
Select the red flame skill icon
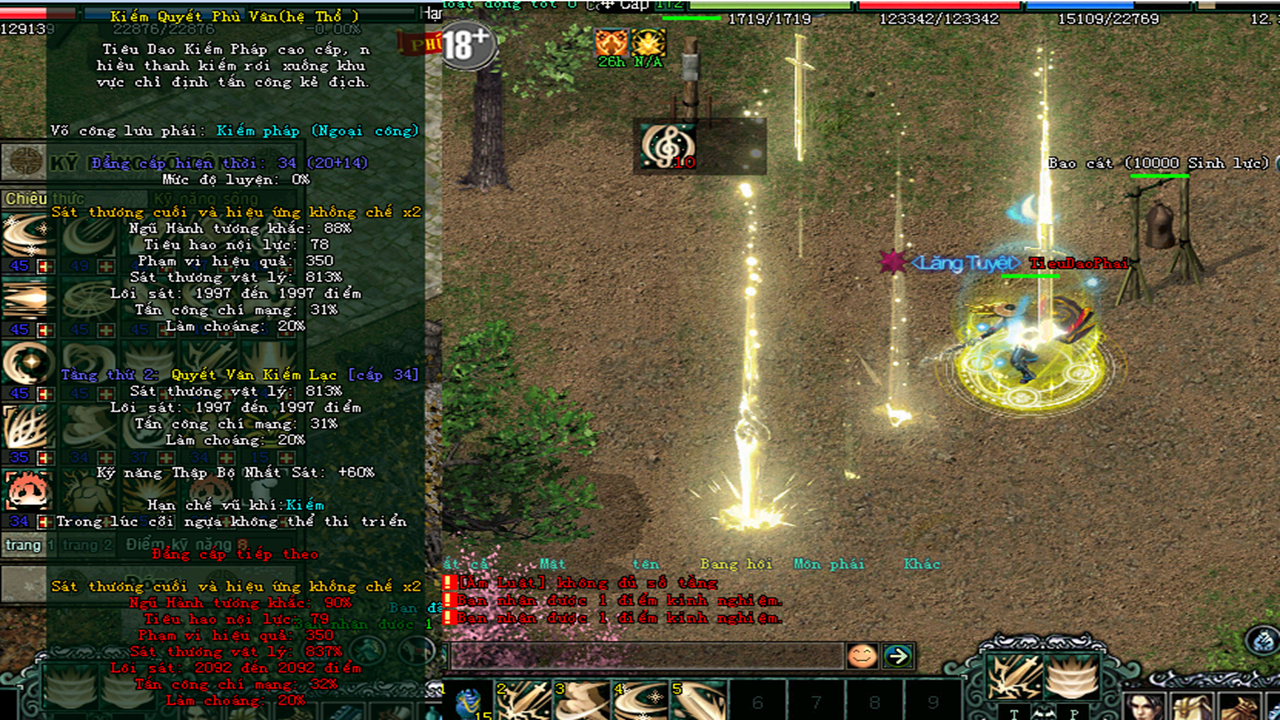24,492
